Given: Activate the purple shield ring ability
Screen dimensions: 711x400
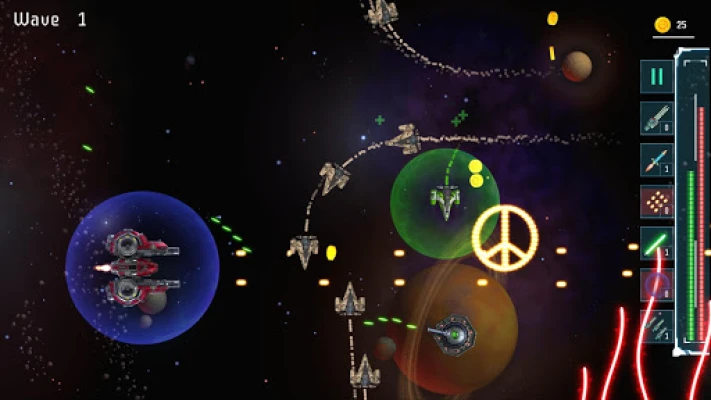Looking at the screenshot, I should click(x=656, y=286).
